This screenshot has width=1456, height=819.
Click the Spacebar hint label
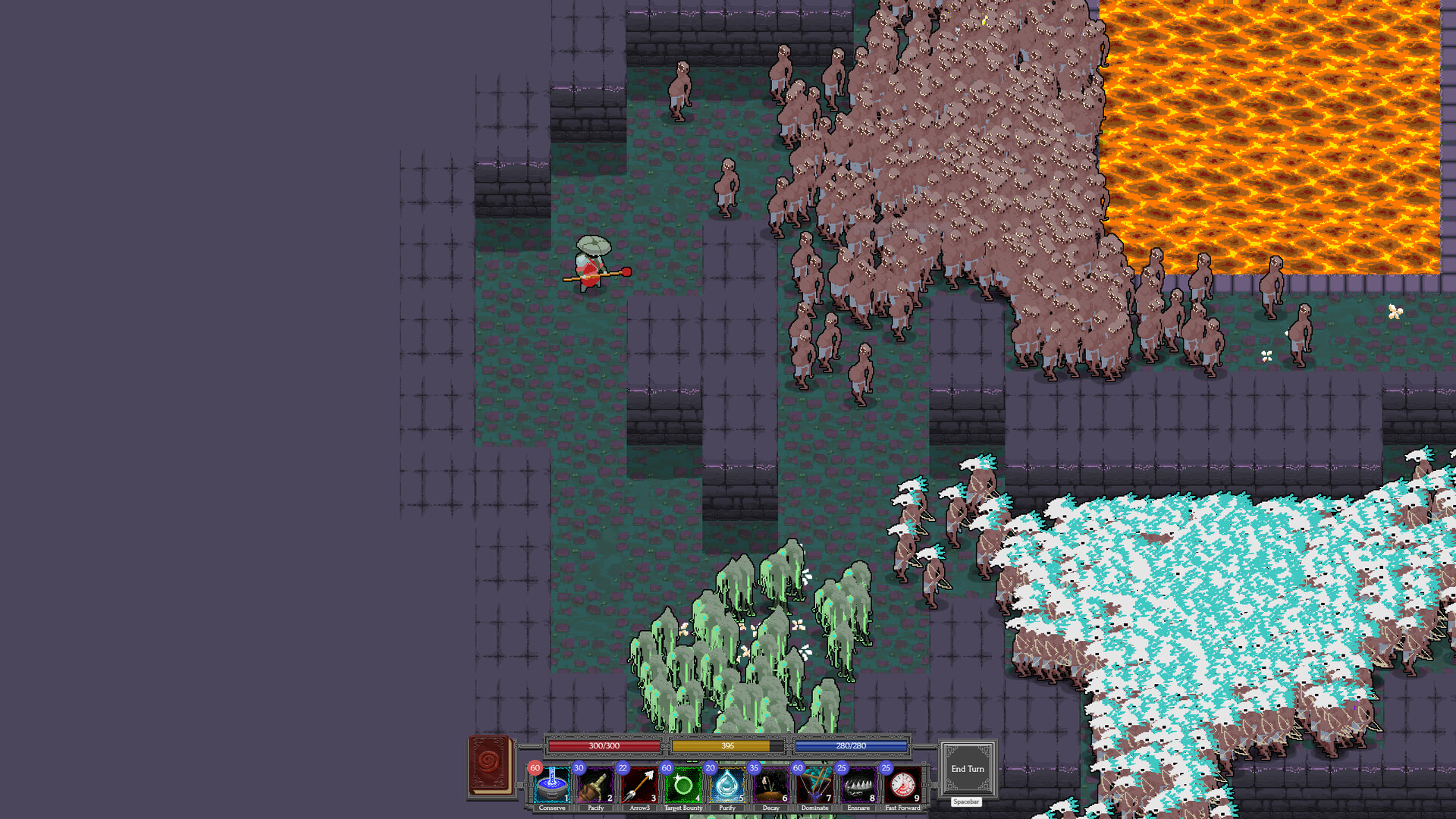pos(966,802)
